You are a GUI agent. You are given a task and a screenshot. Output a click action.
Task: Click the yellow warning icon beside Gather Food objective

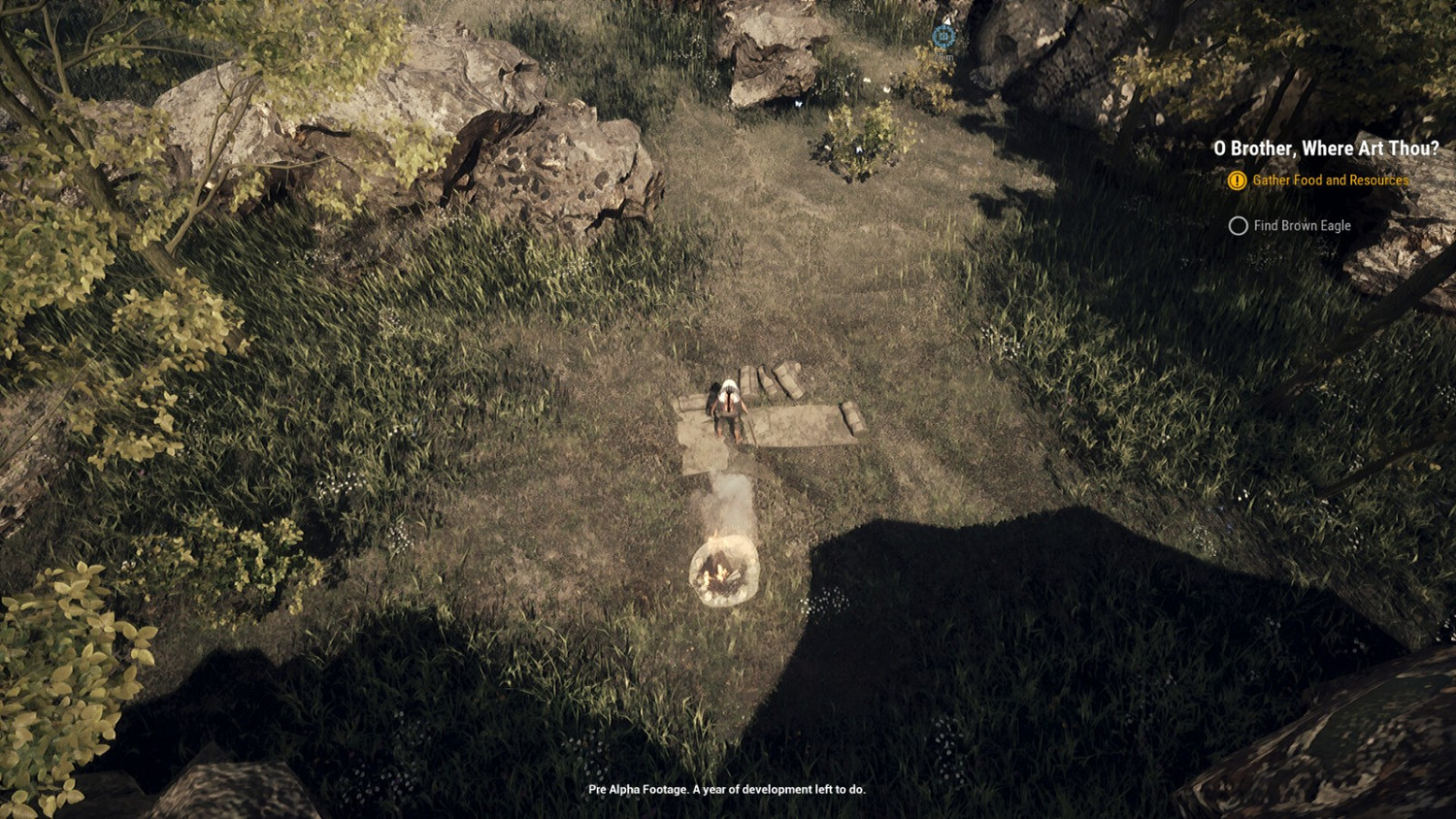pyautogui.click(x=1236, y=180)
